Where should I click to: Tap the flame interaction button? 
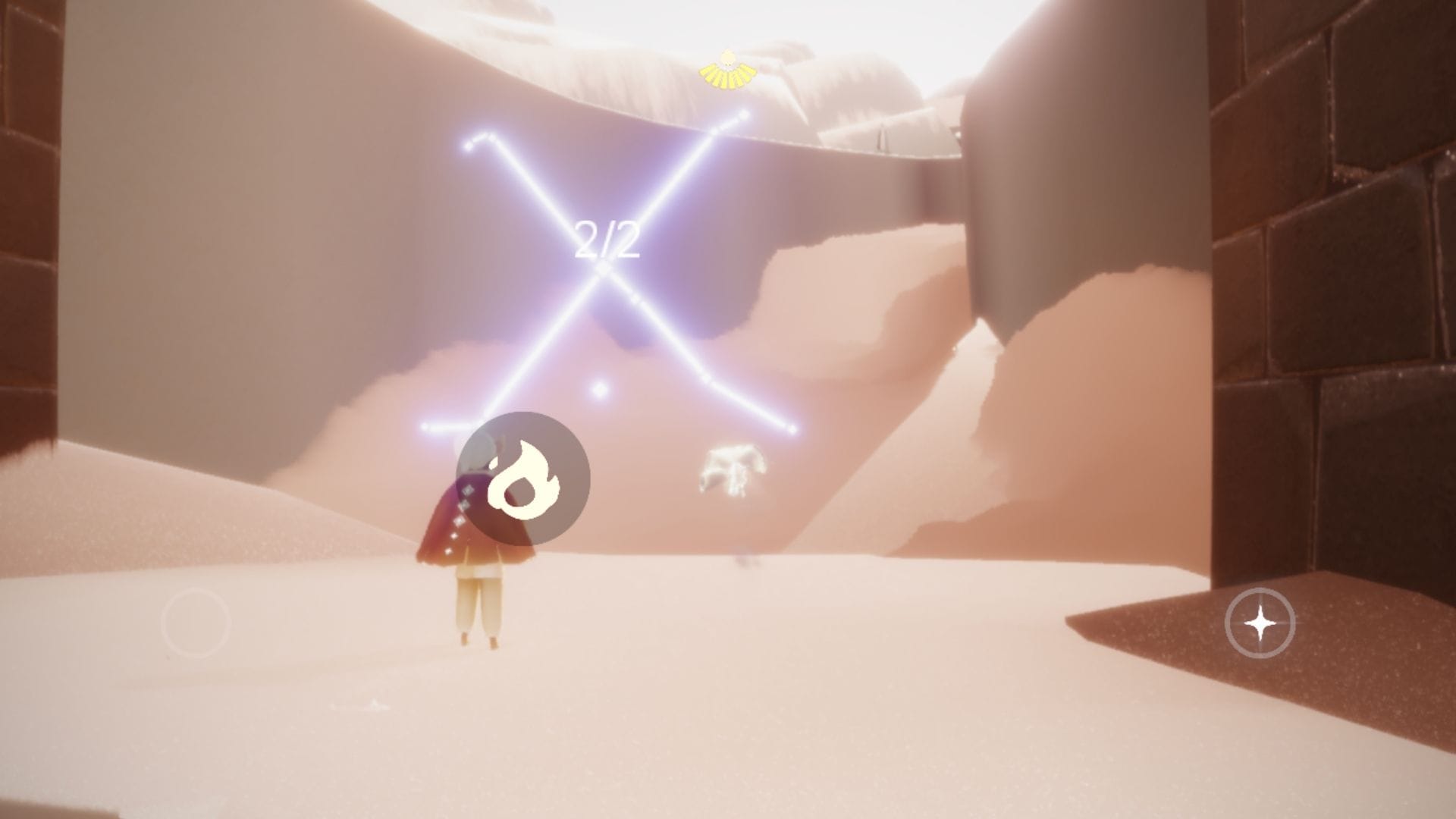point(523,479)
